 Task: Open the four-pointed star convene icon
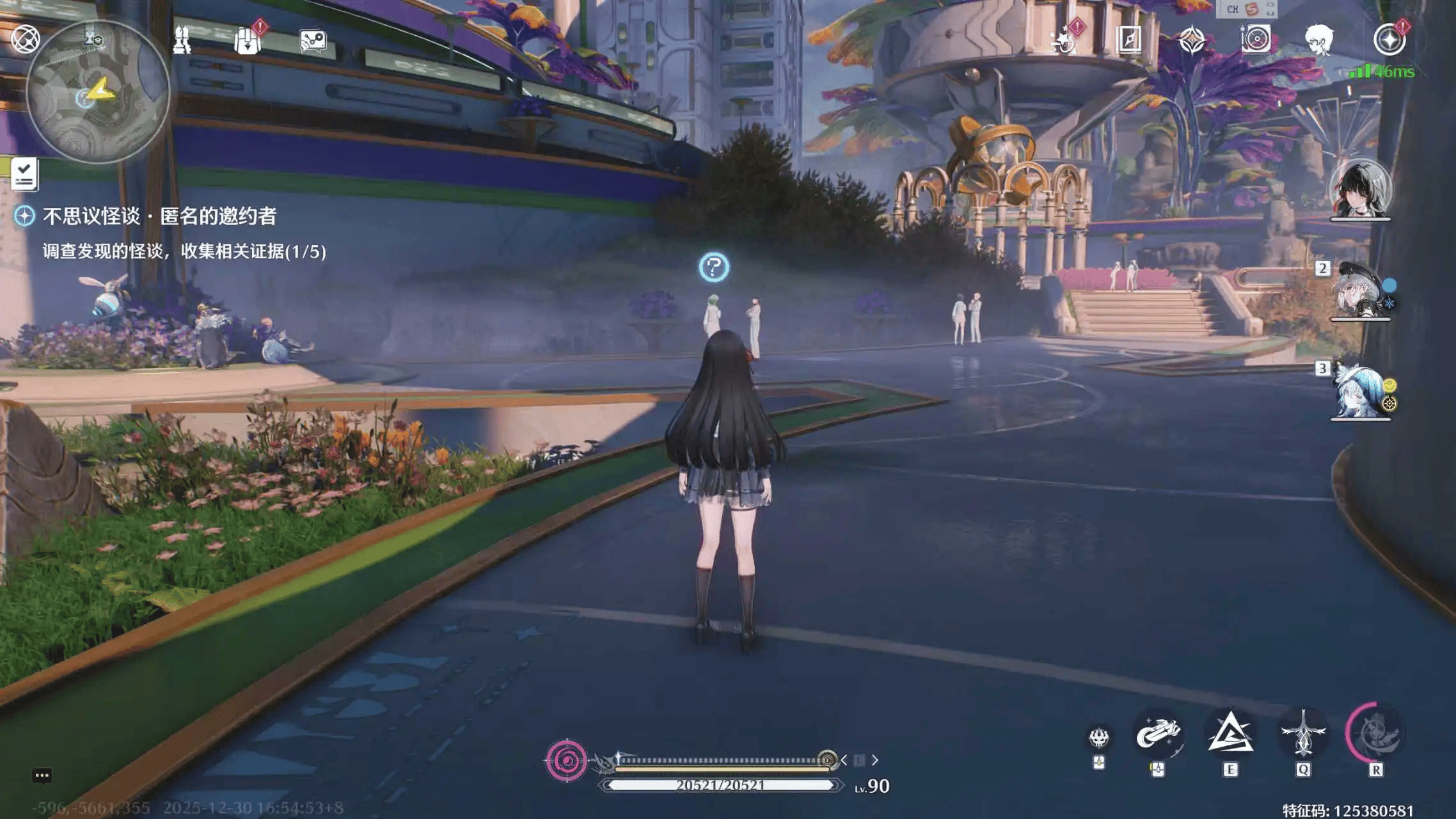point(1192,40)
